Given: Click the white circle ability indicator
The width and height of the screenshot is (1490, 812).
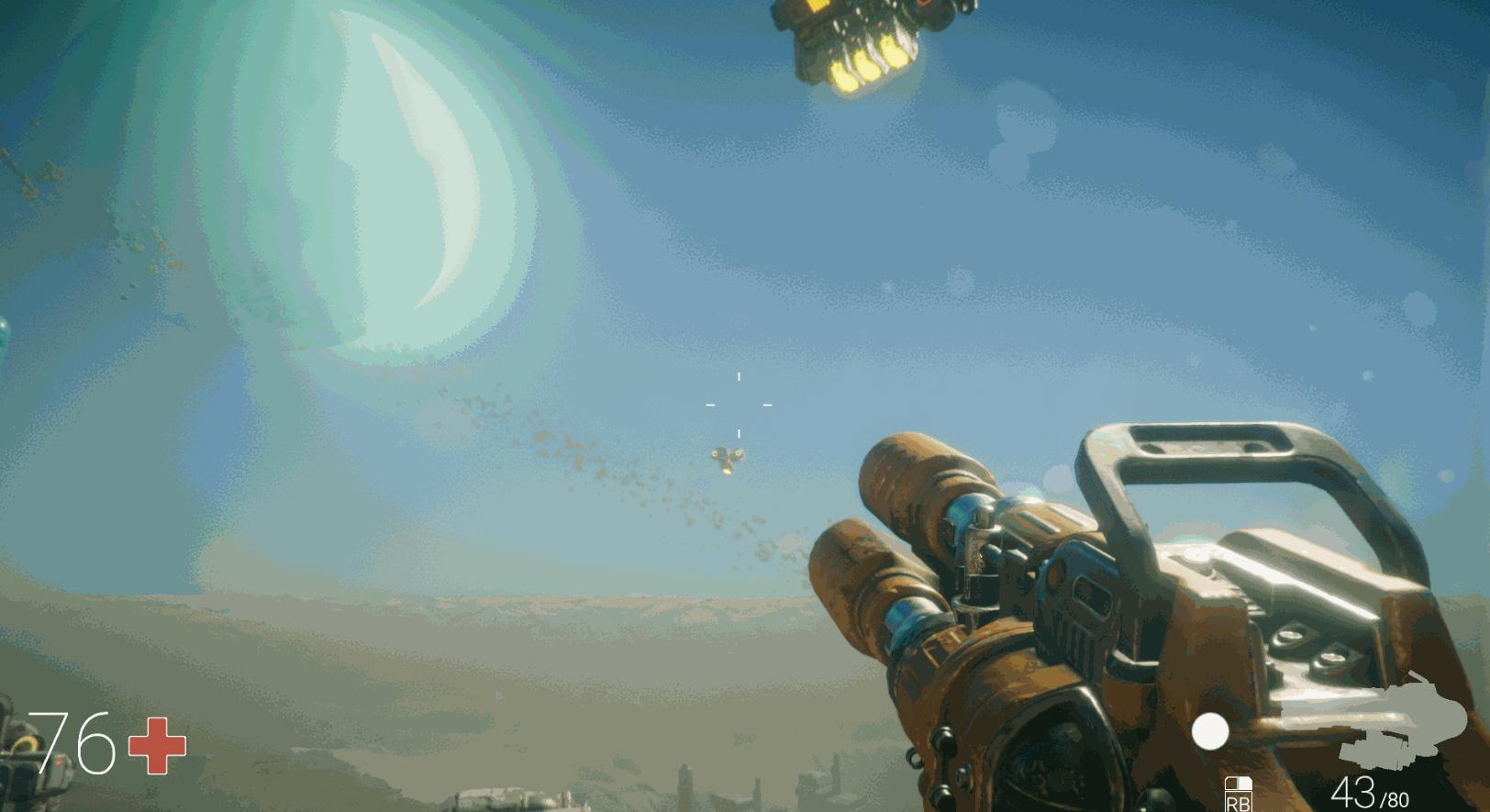Looking at the screenshot, I should tap(1210, 731).
